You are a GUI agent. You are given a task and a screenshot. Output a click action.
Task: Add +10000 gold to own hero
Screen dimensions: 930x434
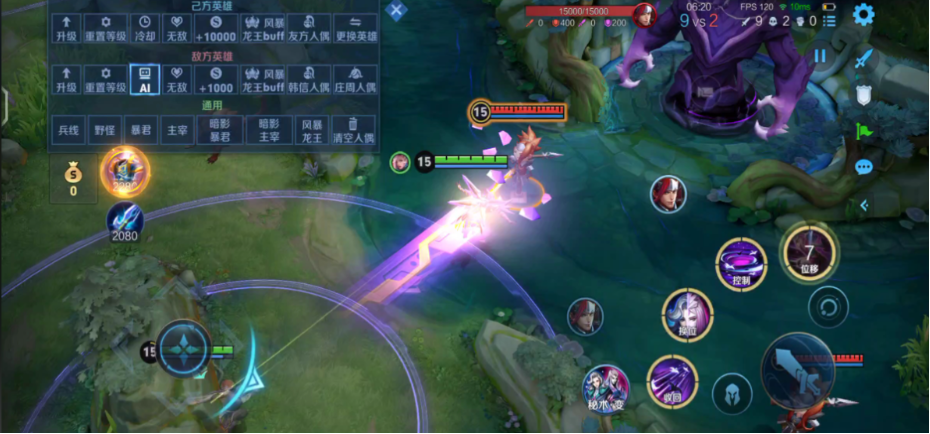click(216, 27)
